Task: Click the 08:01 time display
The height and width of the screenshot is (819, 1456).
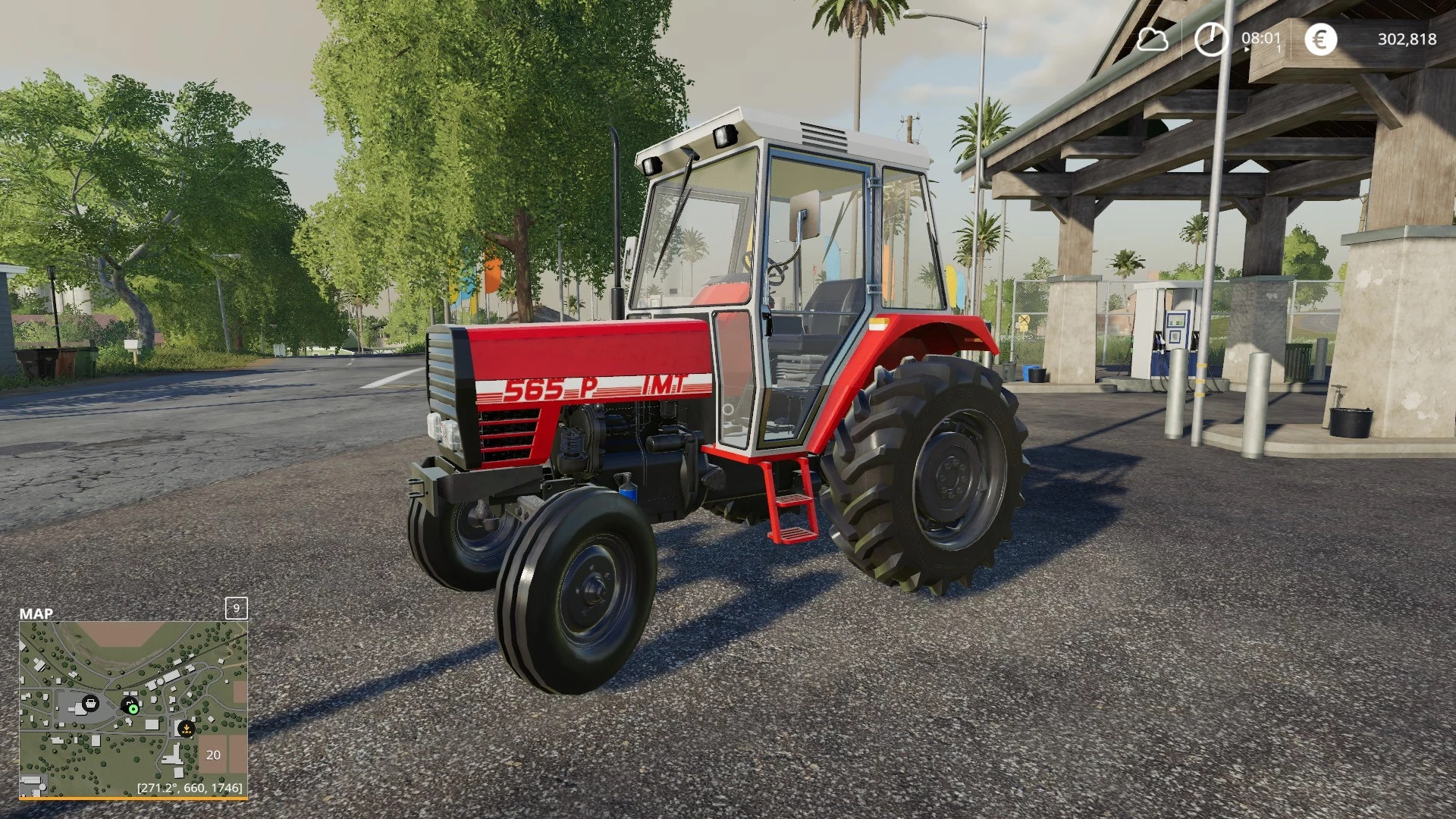Action: (x=1261, y=38)
